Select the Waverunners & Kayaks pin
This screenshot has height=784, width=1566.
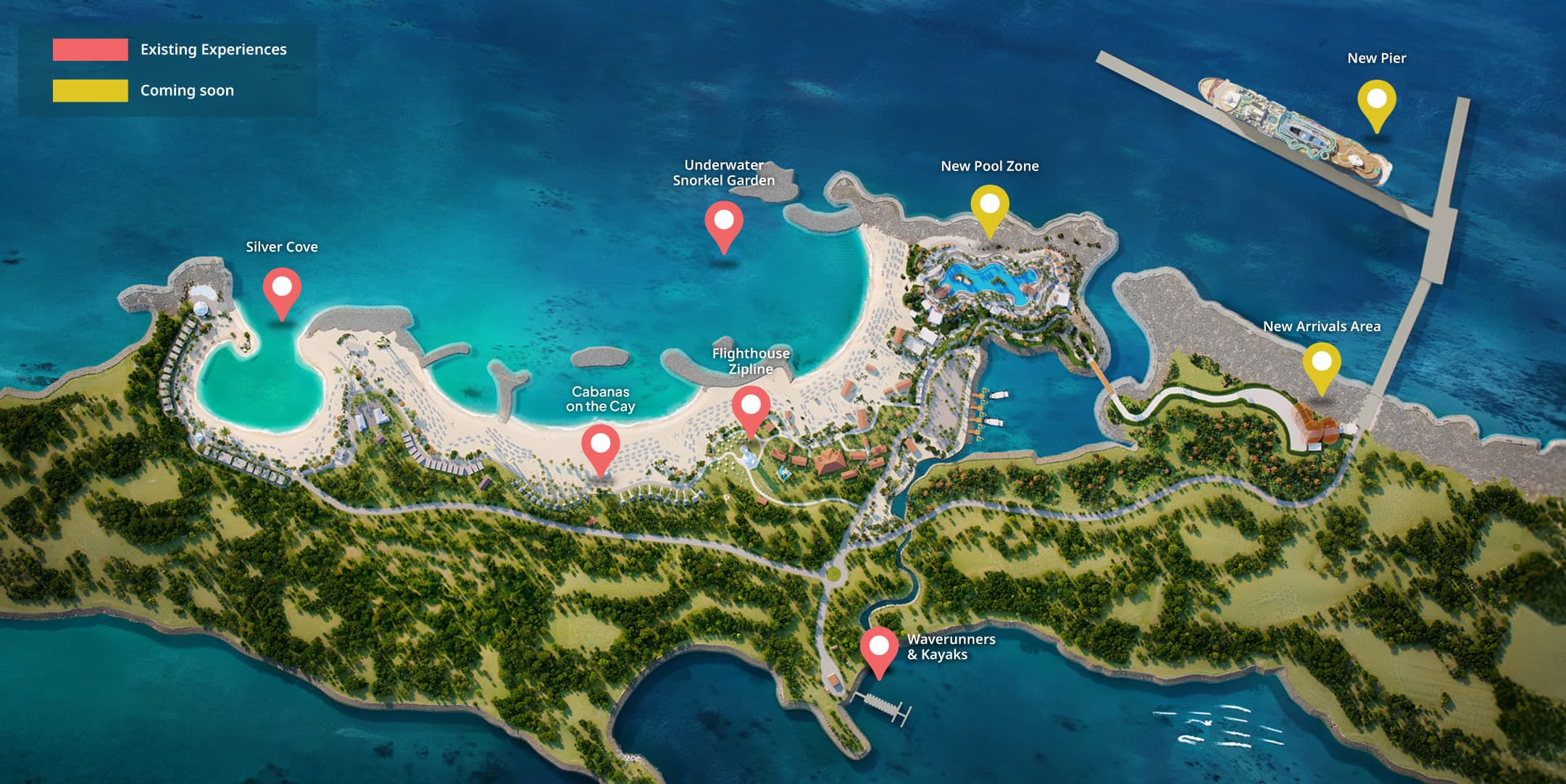pos(879,649)
